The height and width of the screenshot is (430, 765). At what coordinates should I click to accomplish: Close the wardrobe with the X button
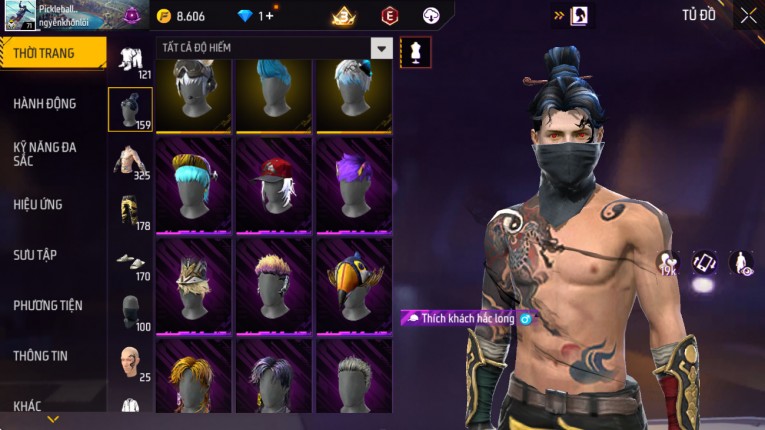[748, 15]
